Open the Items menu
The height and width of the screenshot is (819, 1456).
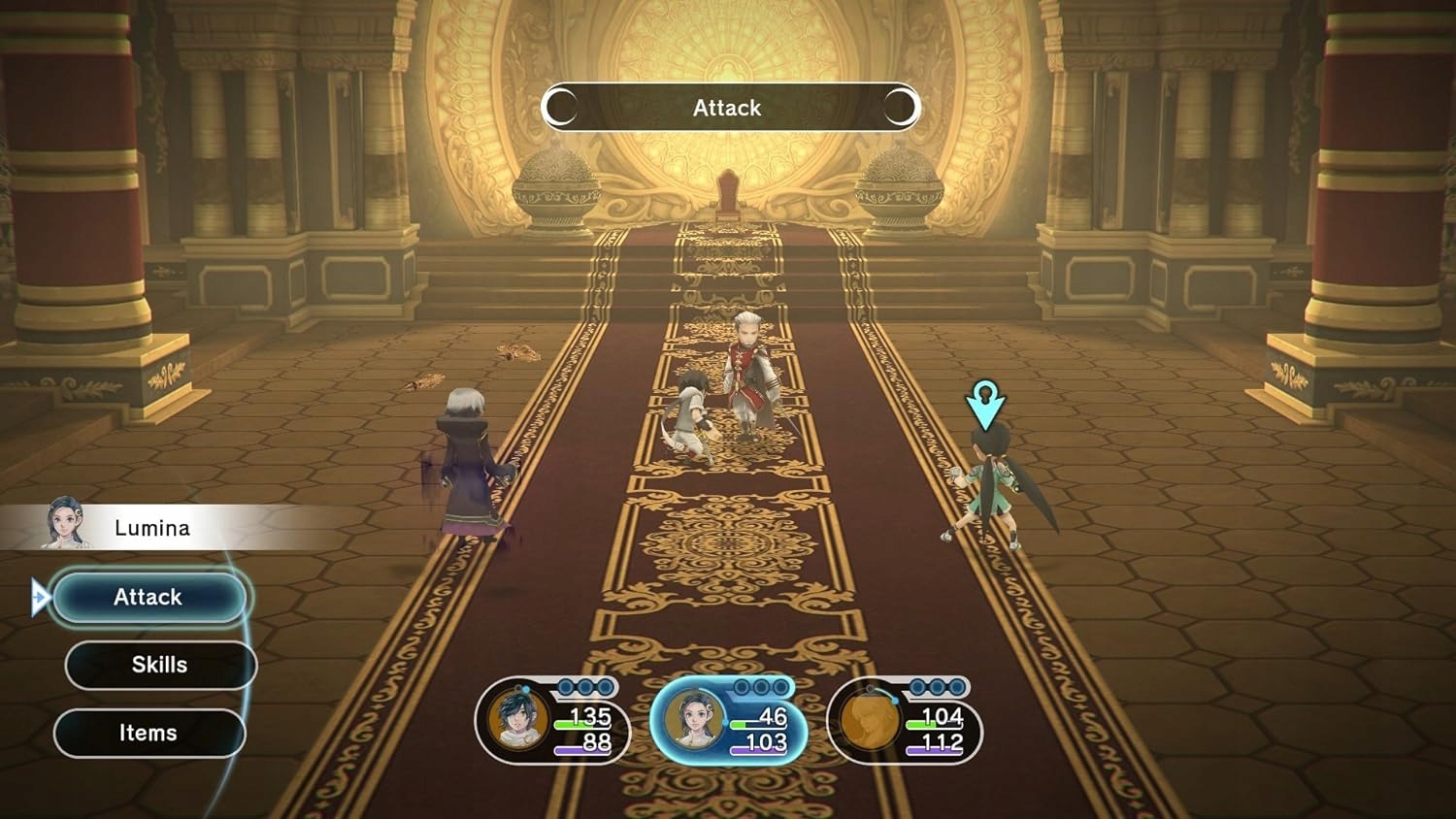[149, 733]
